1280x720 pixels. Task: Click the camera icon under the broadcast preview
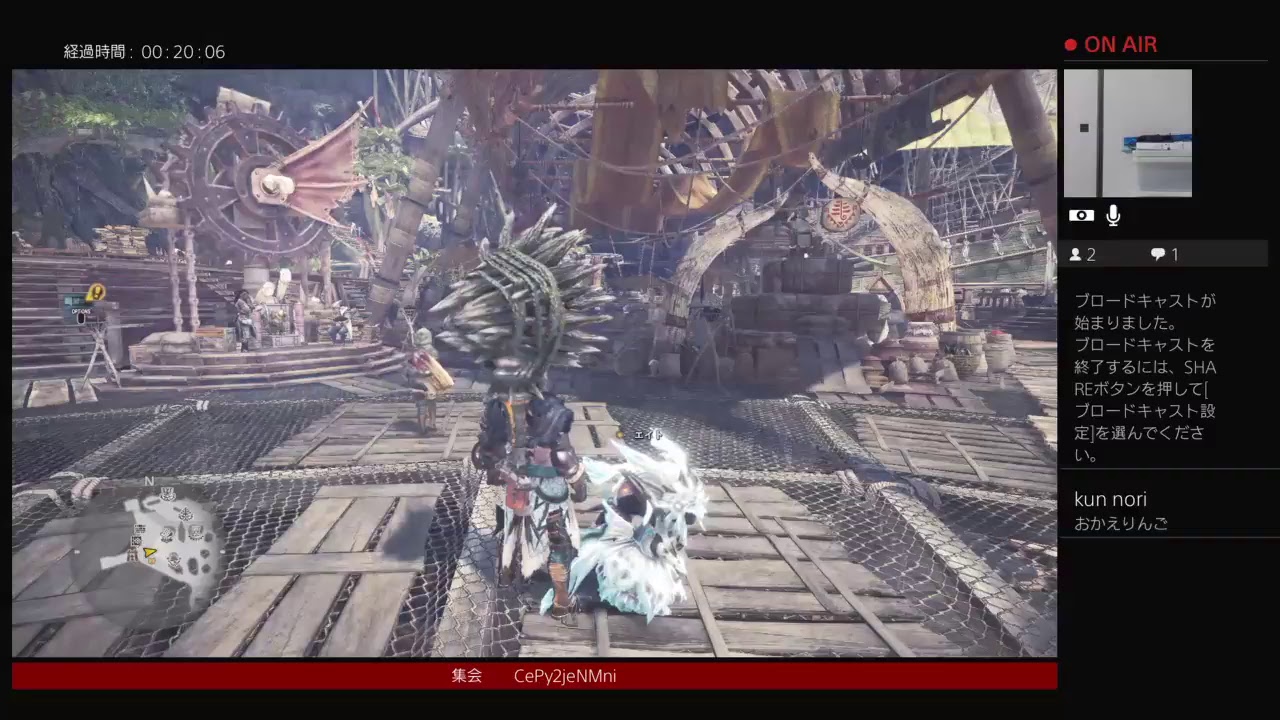(x=1081, y=215)
